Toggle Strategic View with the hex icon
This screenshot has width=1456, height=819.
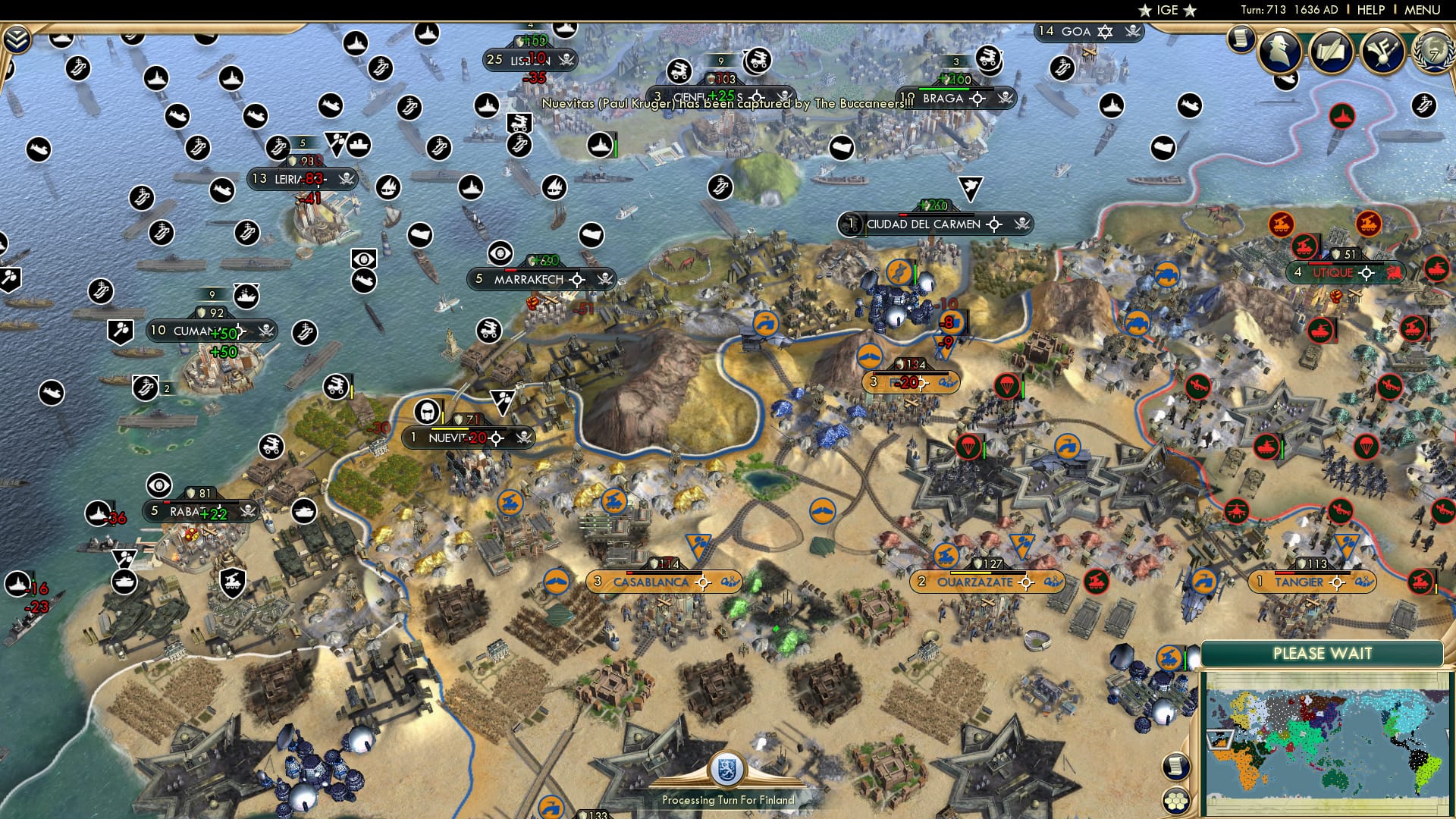point(1175,800)
